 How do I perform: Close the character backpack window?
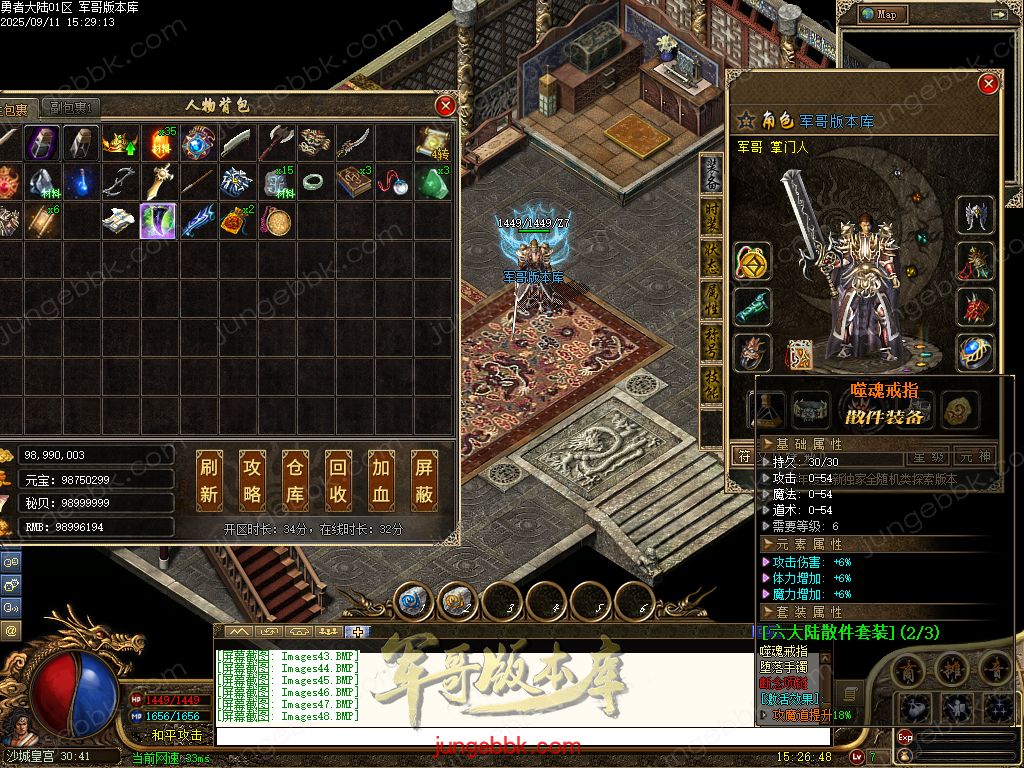(x=446, y=105)
